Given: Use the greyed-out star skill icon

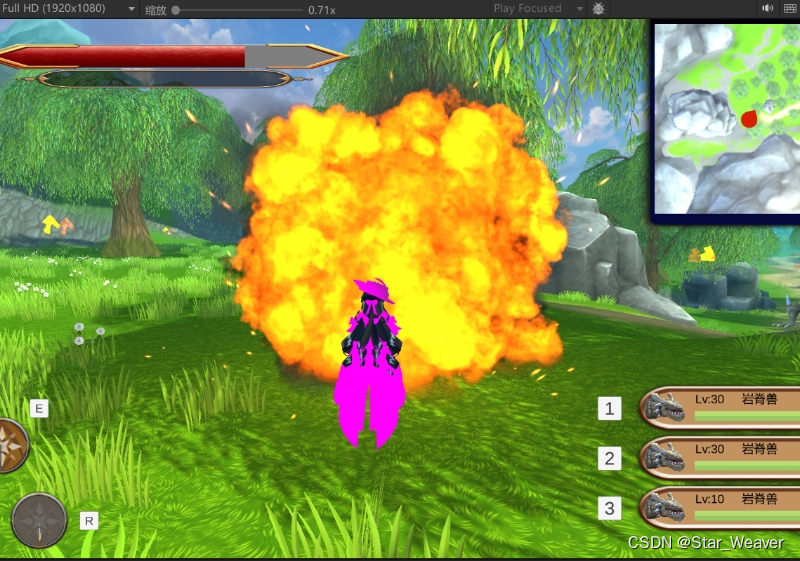Looking at the screenshot, I should 40,520.
